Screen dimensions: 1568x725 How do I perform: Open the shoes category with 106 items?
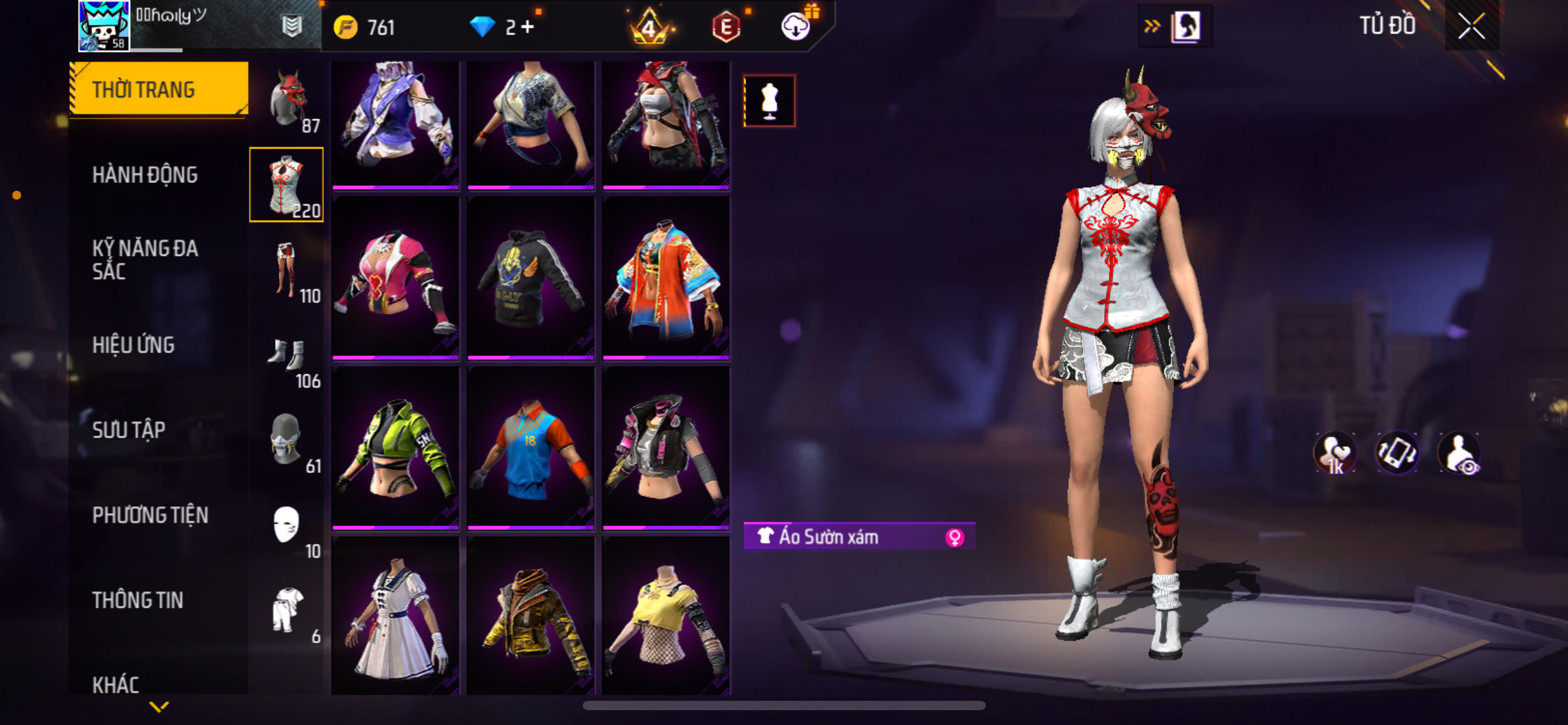click(287, 356)
